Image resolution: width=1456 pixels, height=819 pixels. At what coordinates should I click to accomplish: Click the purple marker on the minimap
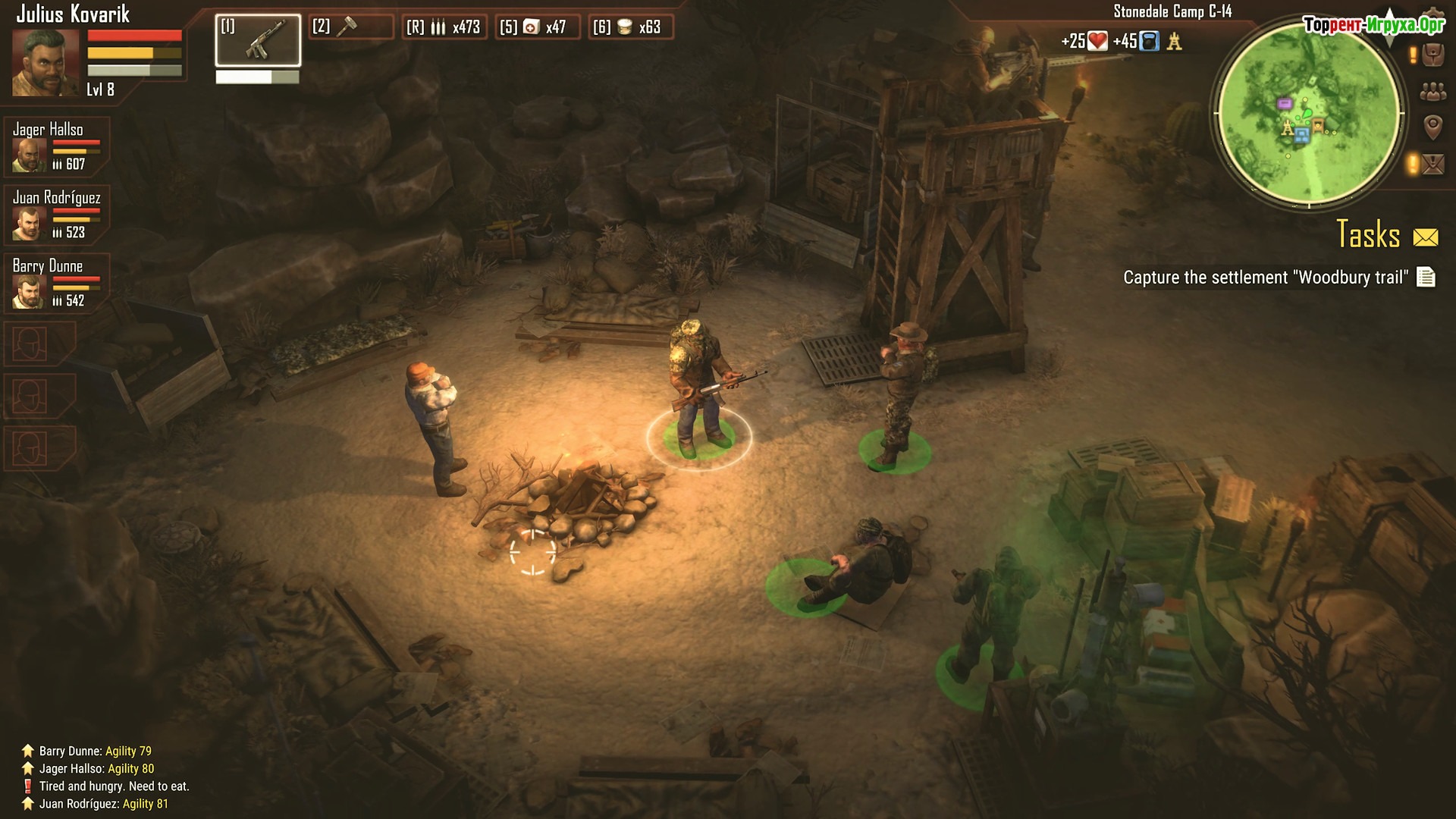click(x=1285, y=103)
